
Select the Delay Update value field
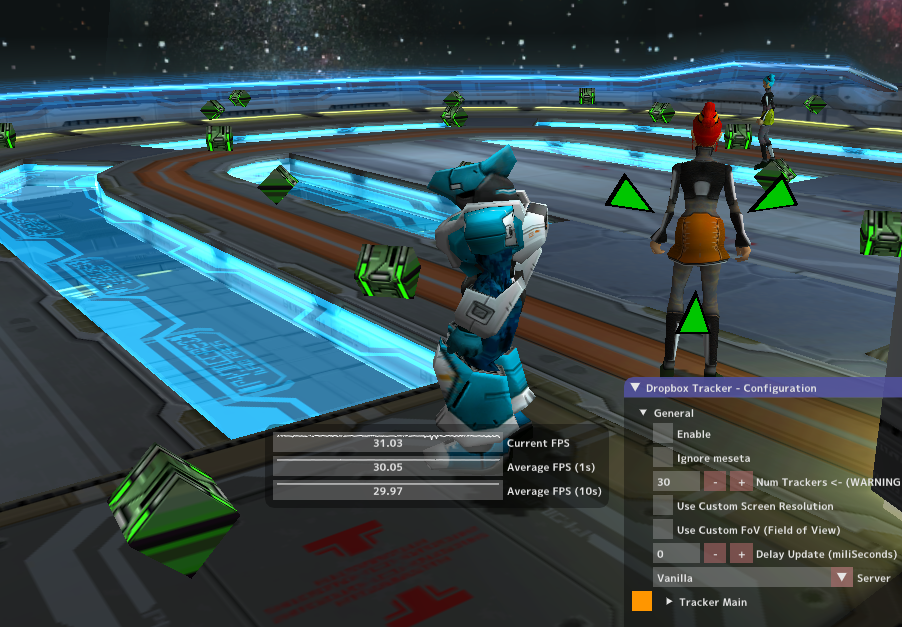(676, 554)
